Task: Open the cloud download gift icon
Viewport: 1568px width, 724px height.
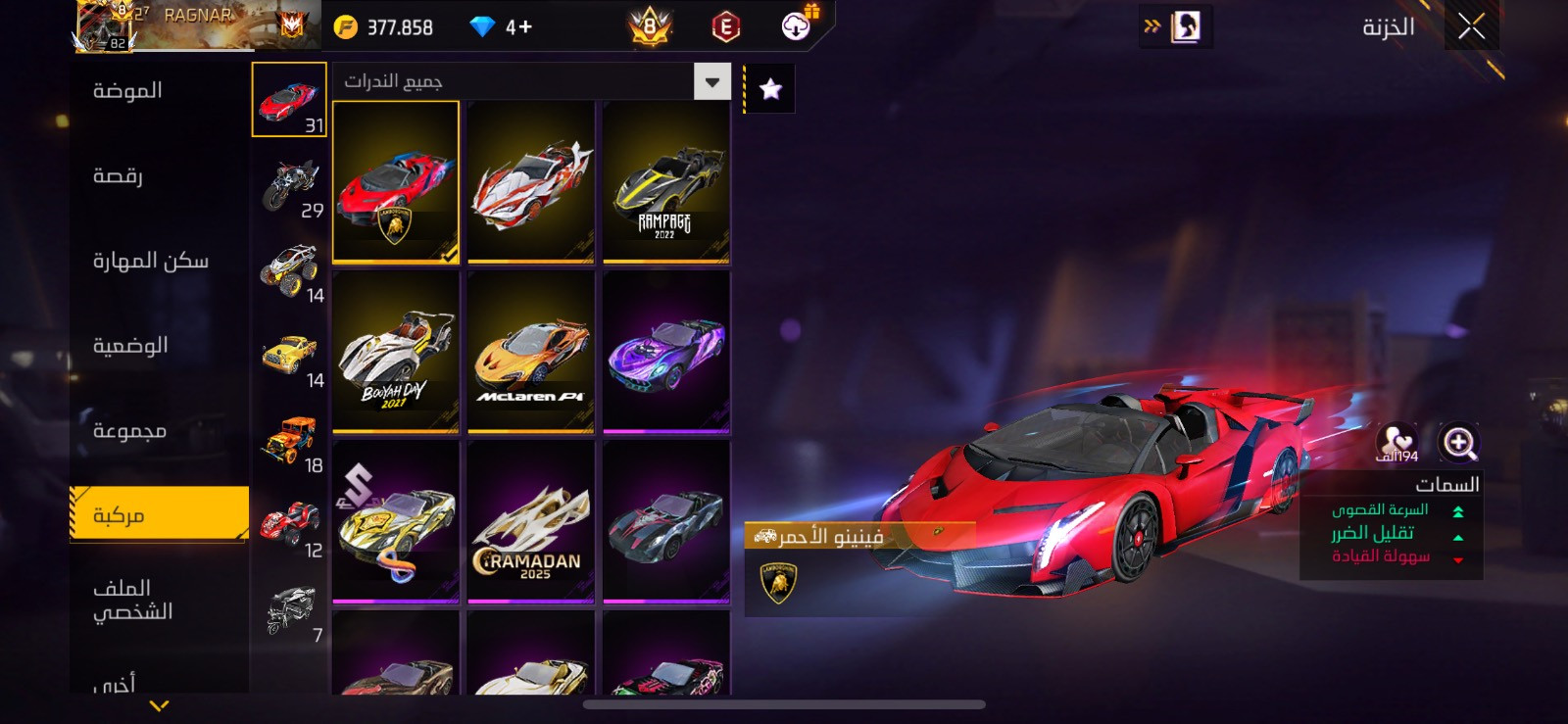Action: click(x=797, y=26)
